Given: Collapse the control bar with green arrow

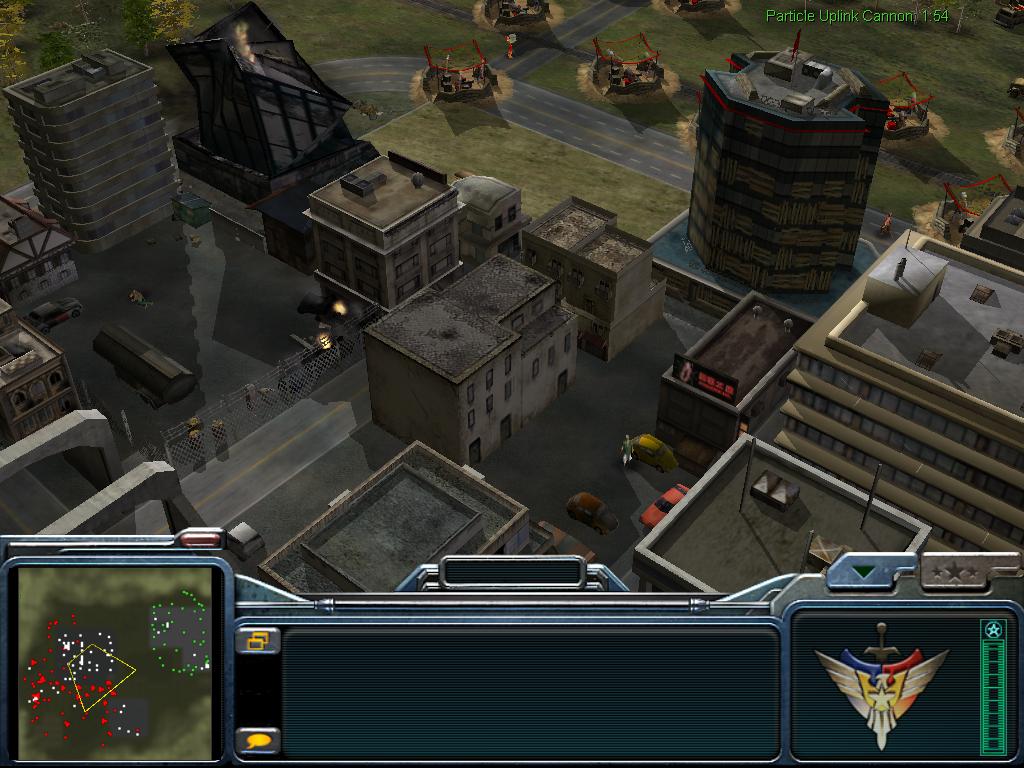Looking at the screenshot, I should (863, 573).
